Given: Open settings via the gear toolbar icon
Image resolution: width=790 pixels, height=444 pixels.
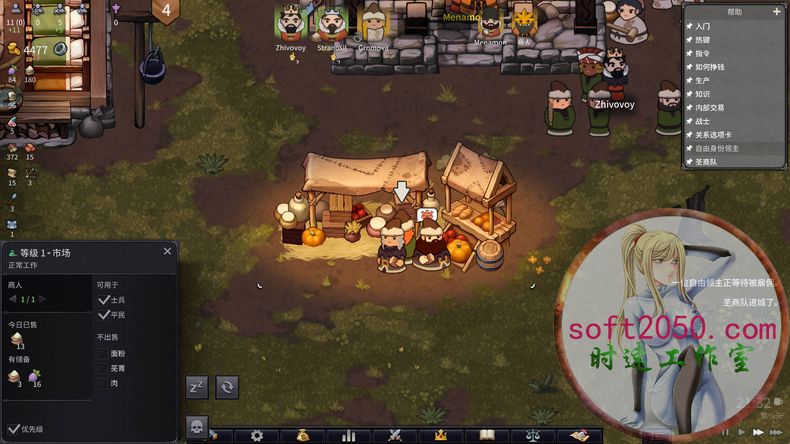Looking at the screenshot, I should click(257, 436).
